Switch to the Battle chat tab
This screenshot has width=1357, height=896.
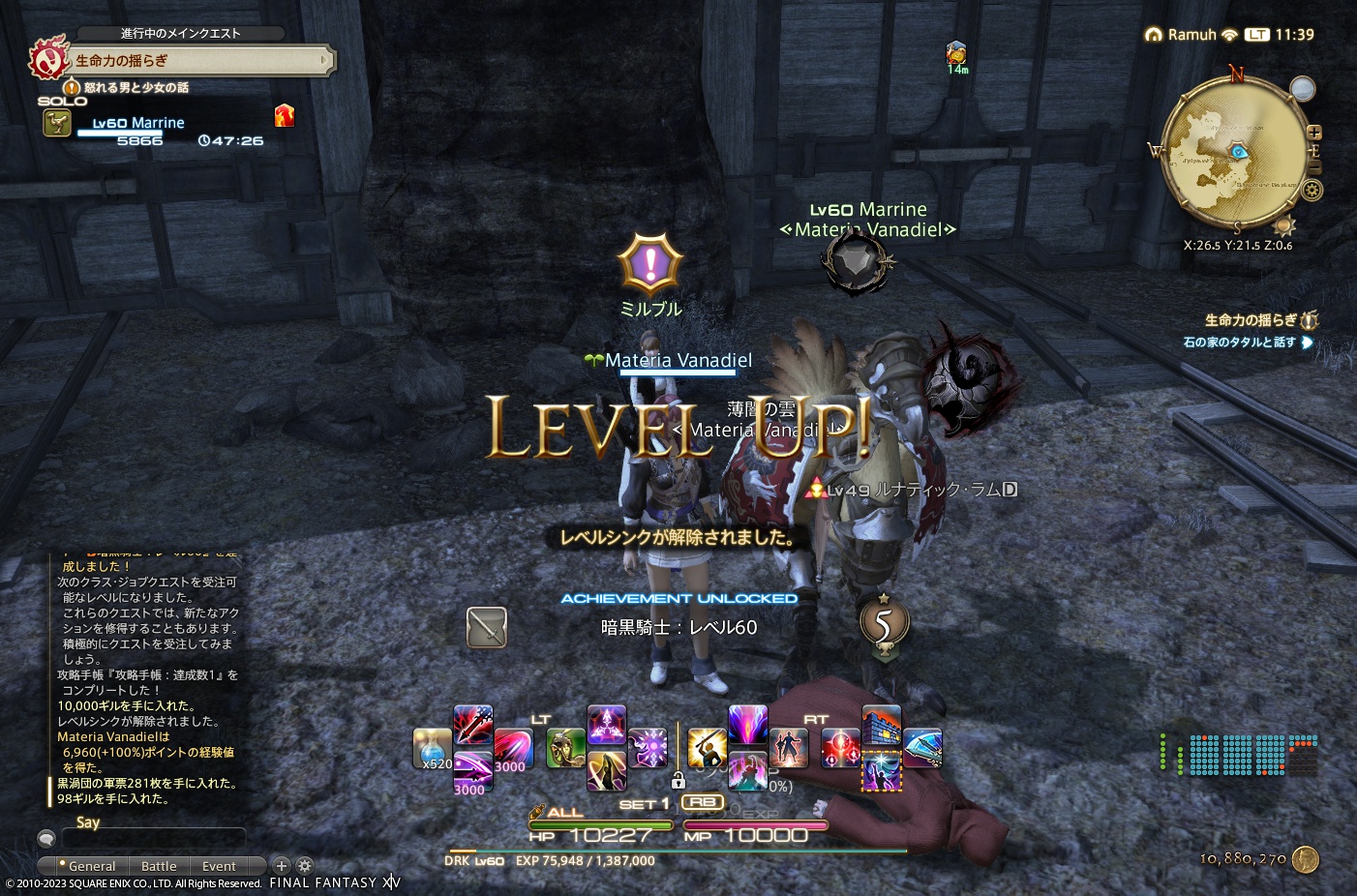[159, 866]
